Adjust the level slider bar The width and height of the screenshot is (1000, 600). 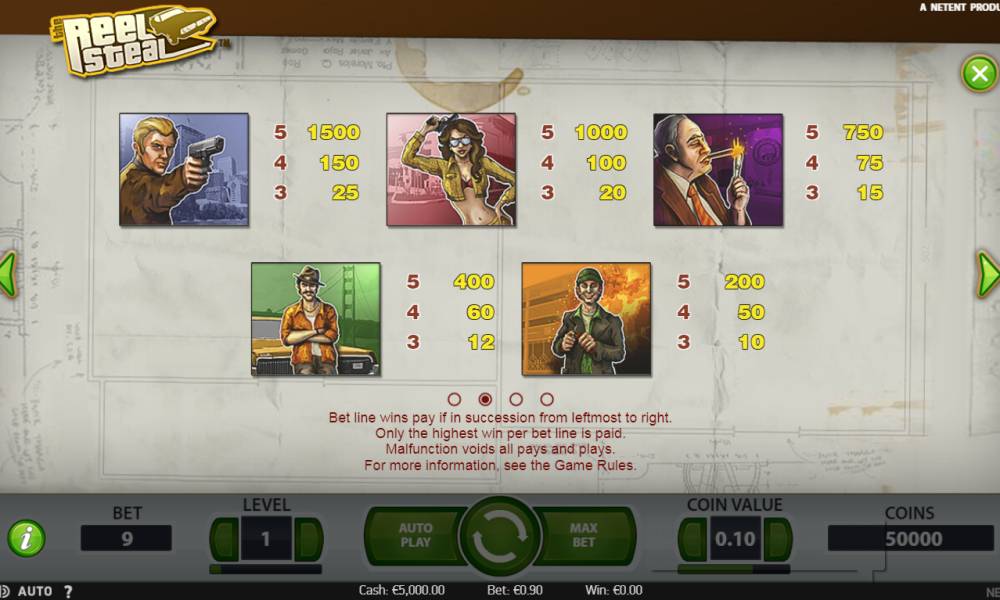pyautogui.click(x=266, y=569)
